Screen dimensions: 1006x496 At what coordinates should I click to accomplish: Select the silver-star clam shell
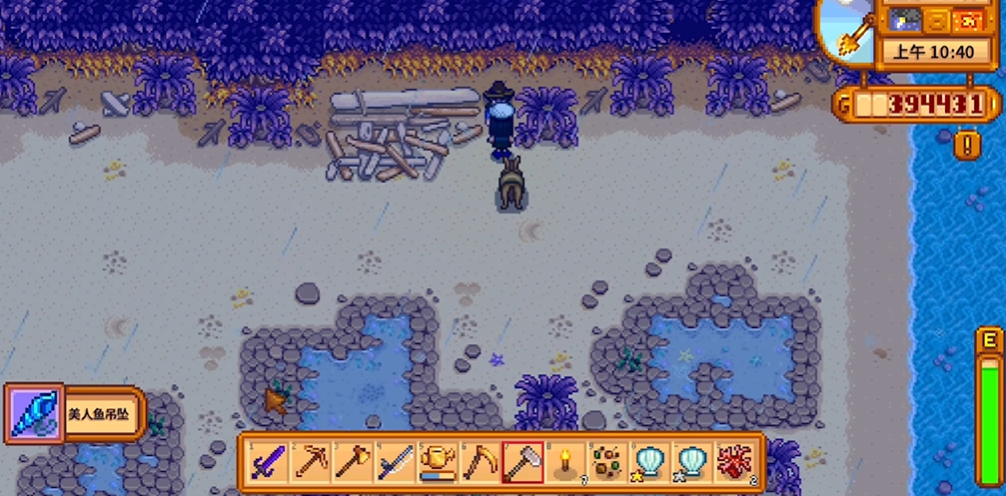692,462
